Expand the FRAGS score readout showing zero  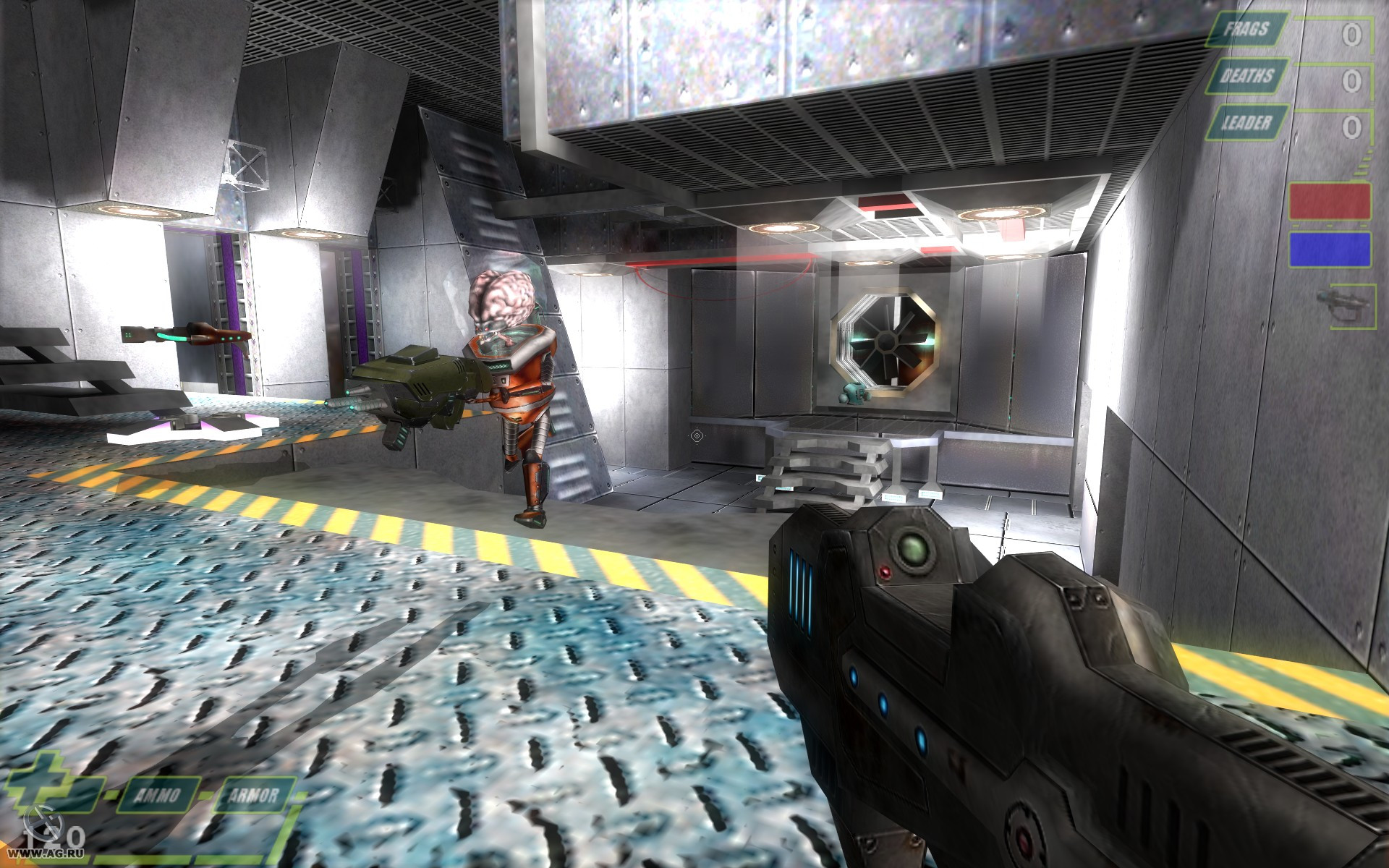click(x=1351, y=35)
